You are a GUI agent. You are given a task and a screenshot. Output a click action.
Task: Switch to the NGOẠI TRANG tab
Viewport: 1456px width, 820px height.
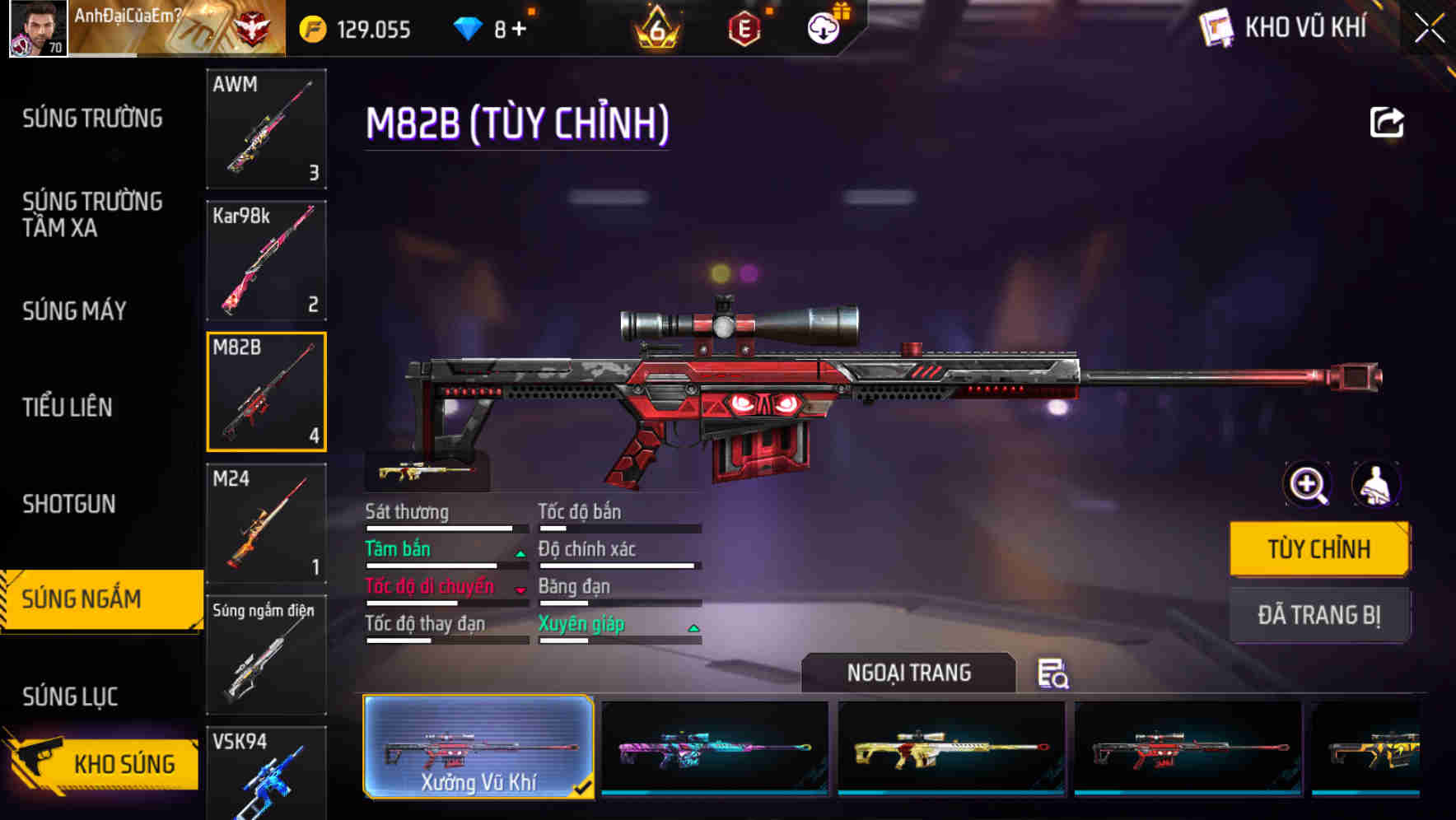click(x=909, y=673)
